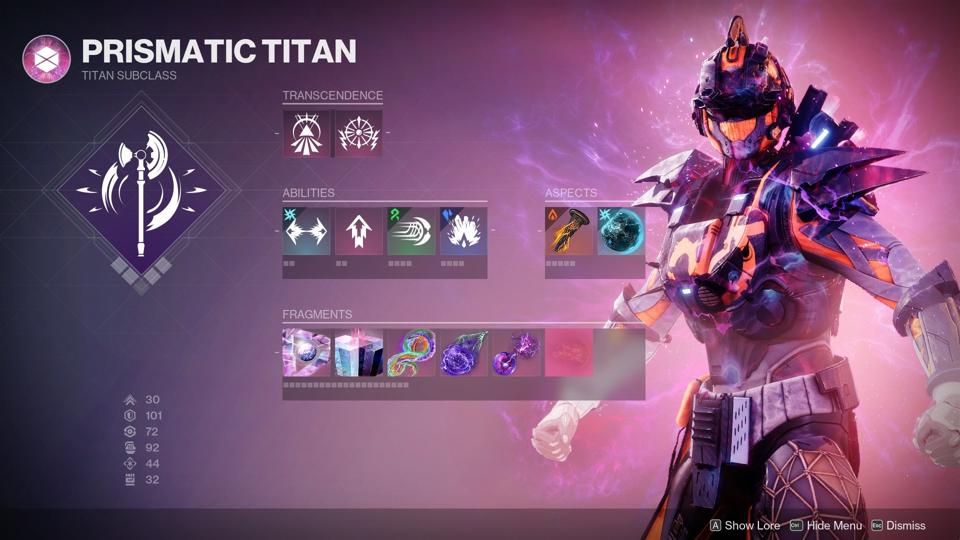Viewport: 960px width, 540px height.
Task: Pick the upward arrow jump ability
Action: pos(358,231)
